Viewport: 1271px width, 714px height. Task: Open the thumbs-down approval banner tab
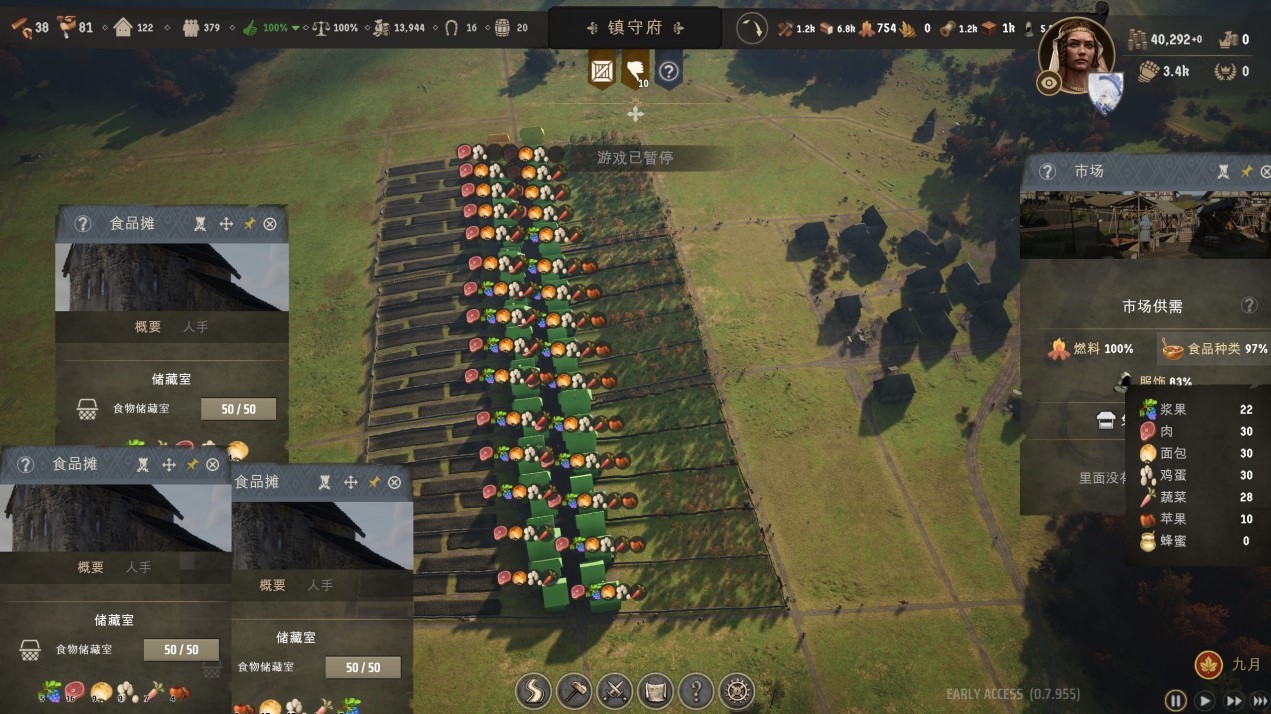(x=636, y=71)
